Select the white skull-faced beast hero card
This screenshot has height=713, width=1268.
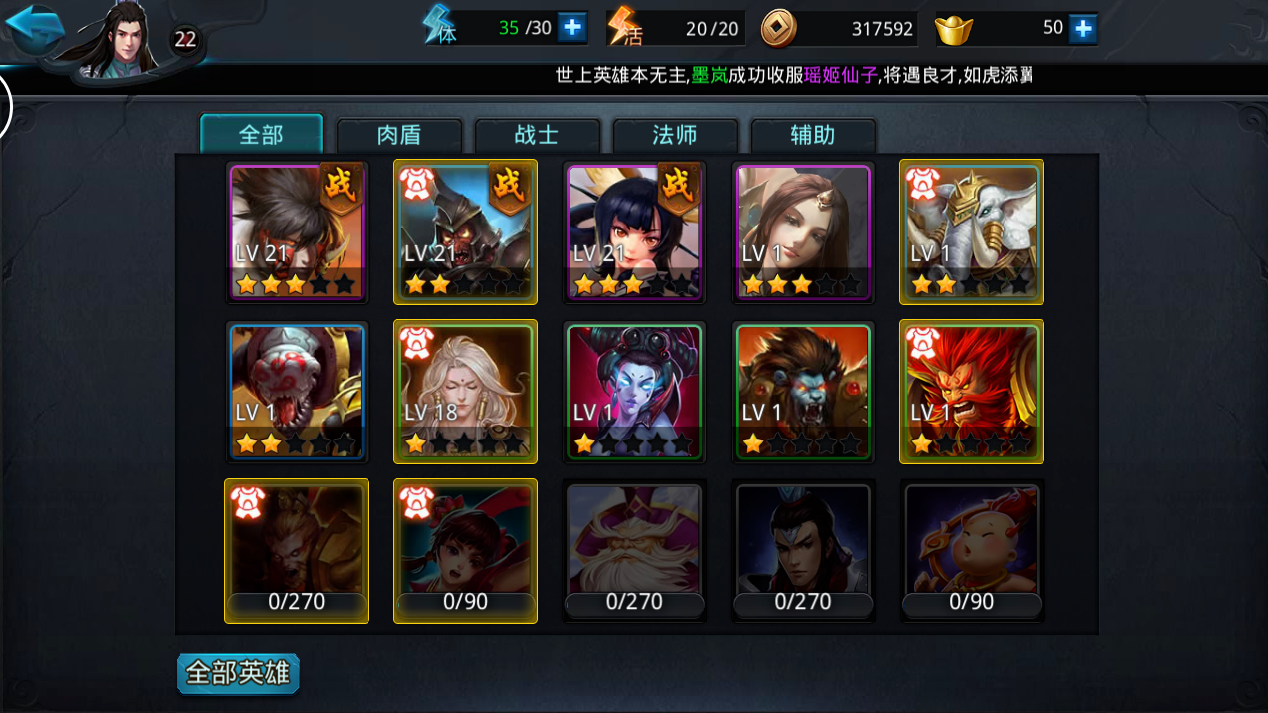297,391
